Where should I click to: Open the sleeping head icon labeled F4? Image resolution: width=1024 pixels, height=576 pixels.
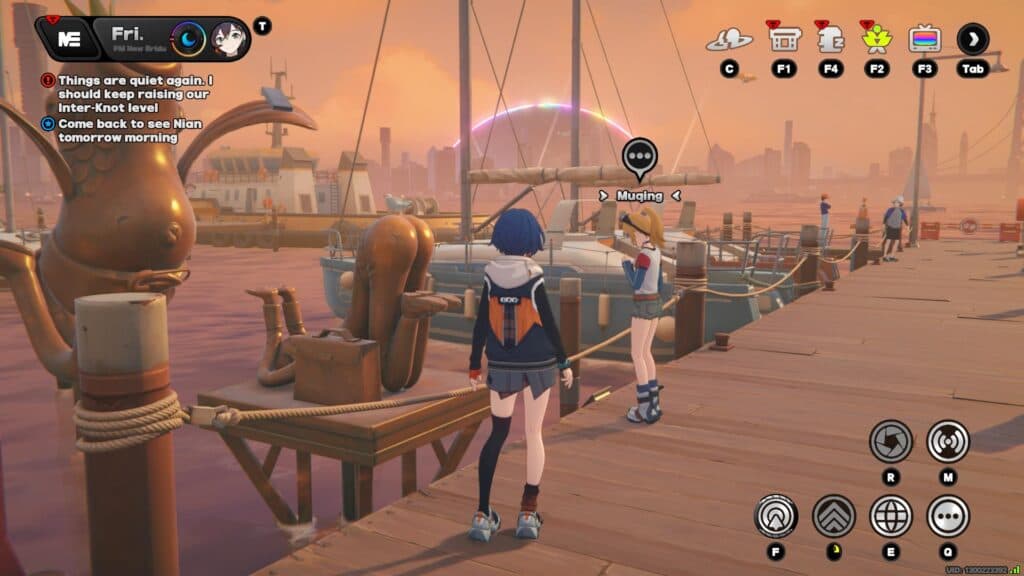[831, 39]
